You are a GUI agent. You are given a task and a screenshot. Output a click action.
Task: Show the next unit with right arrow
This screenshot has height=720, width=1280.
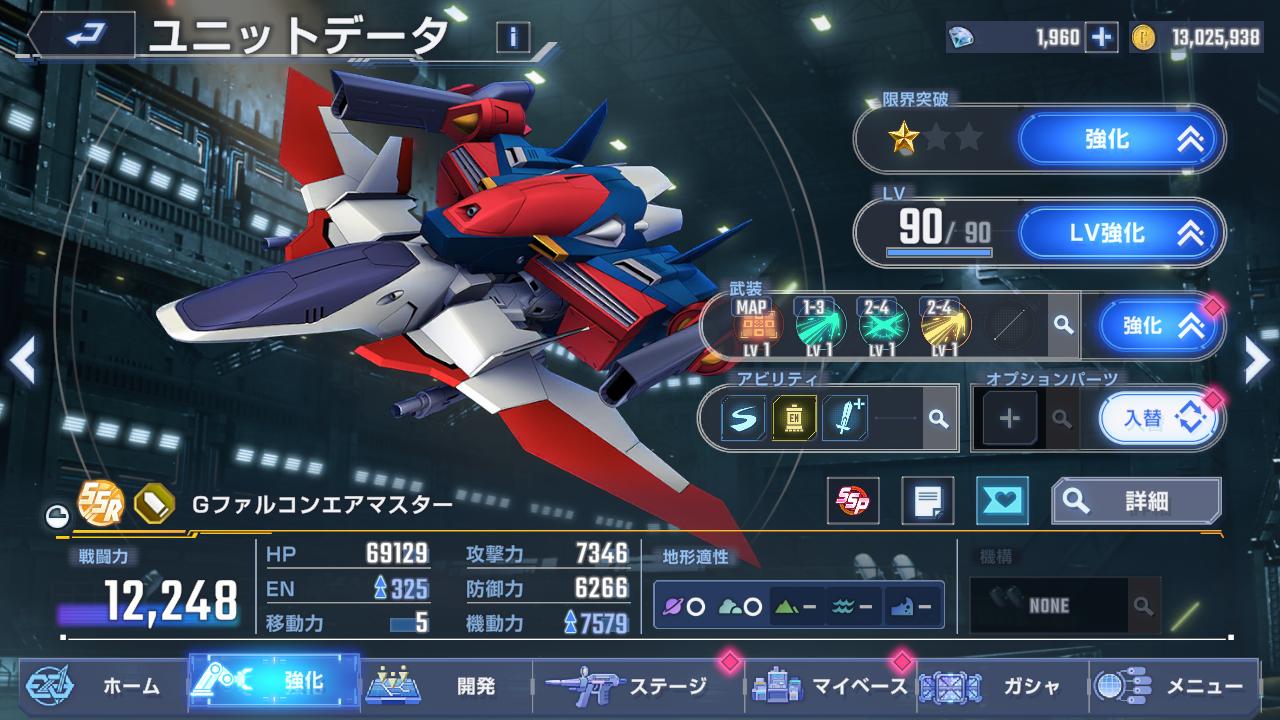pyautogui.click(x=1256, y=361)
